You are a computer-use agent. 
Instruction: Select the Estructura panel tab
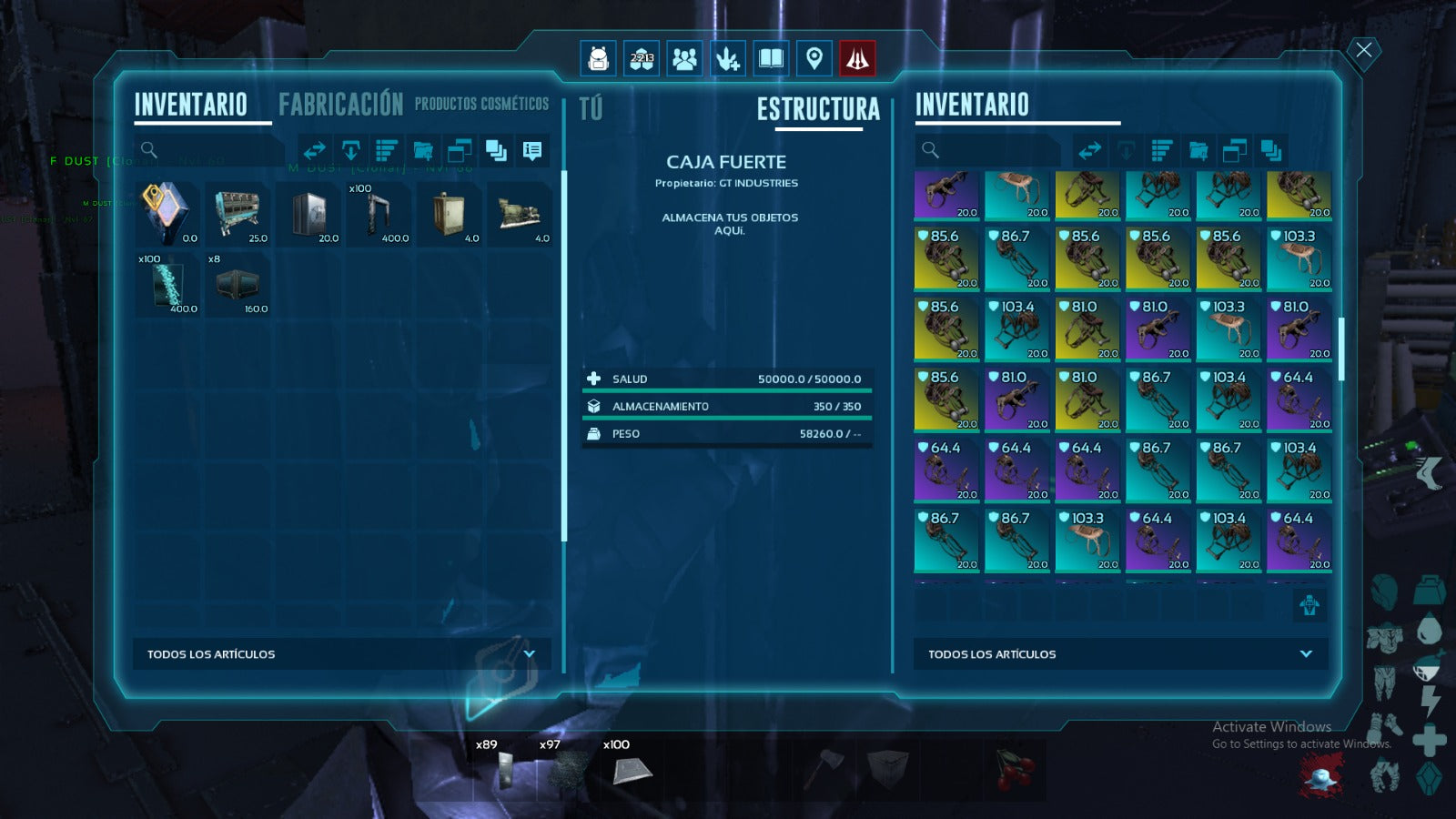(x=818, y=110)
